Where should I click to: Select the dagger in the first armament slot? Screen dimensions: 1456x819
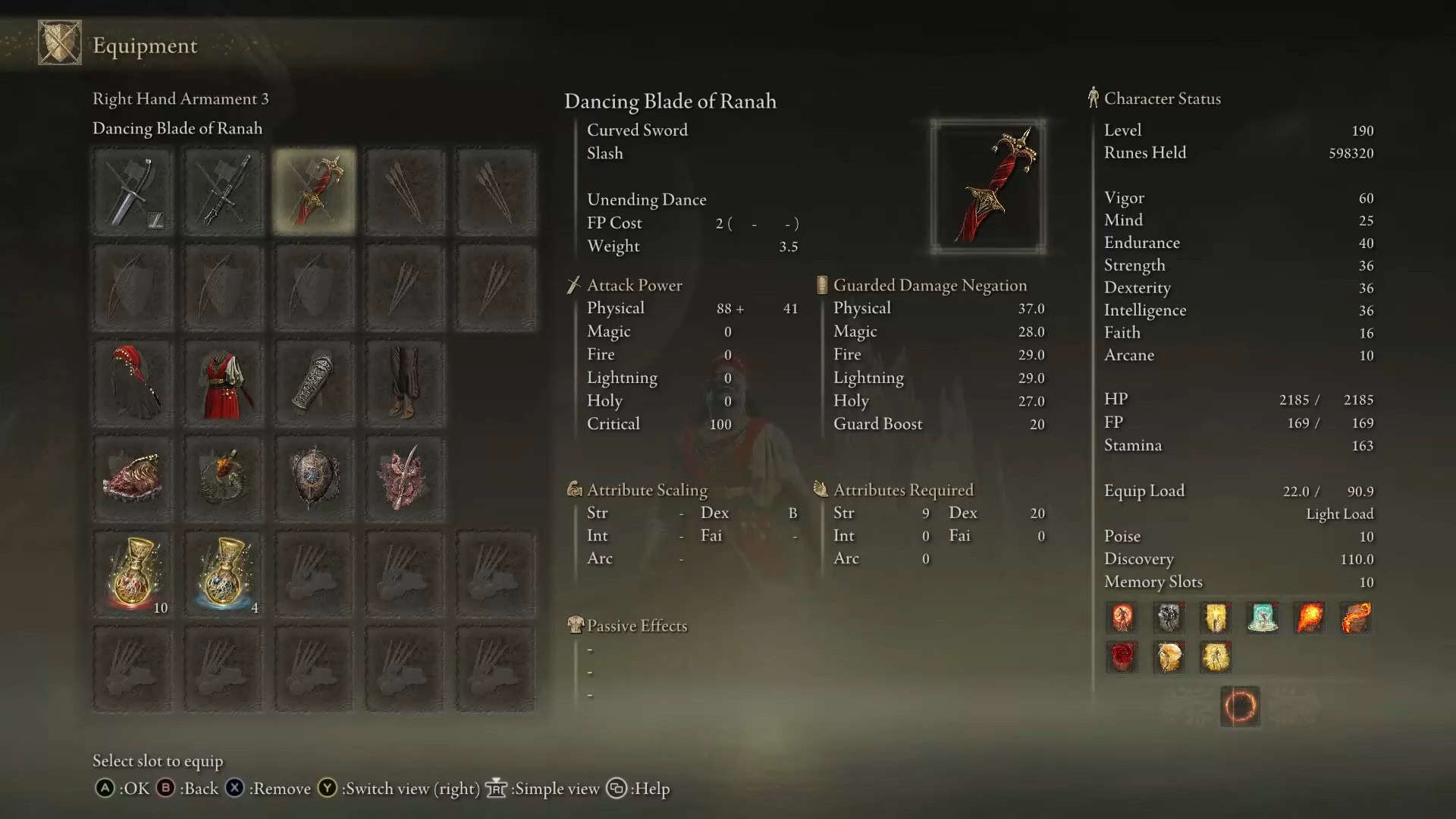(133, 191)
